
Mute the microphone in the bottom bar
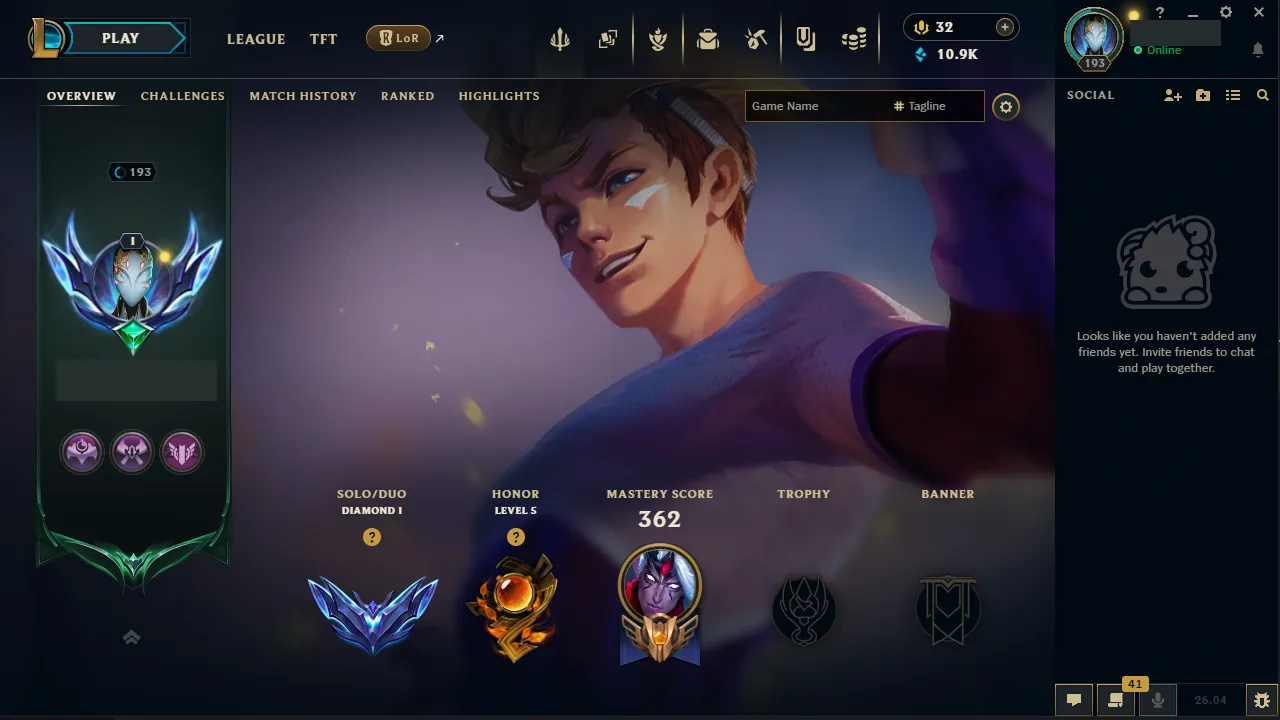[x=1157, y=700]
